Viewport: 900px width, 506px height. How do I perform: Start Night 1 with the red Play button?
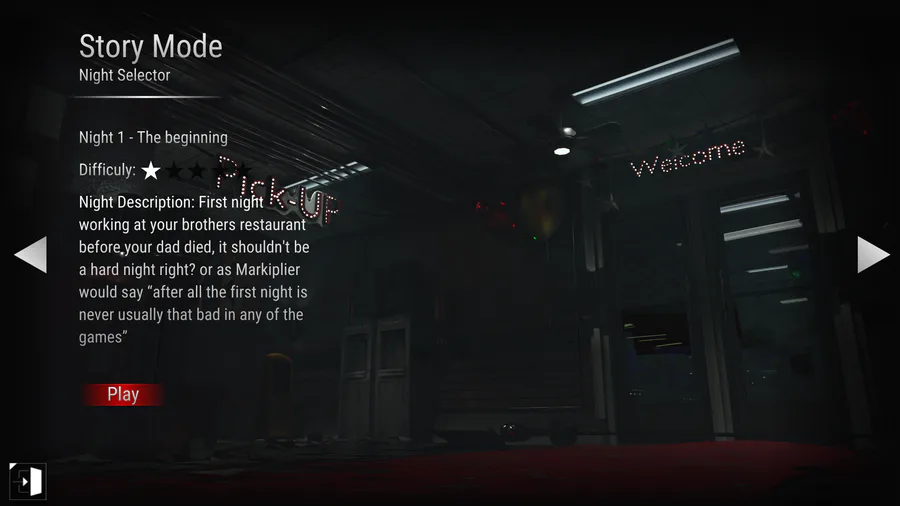point(123,394)
